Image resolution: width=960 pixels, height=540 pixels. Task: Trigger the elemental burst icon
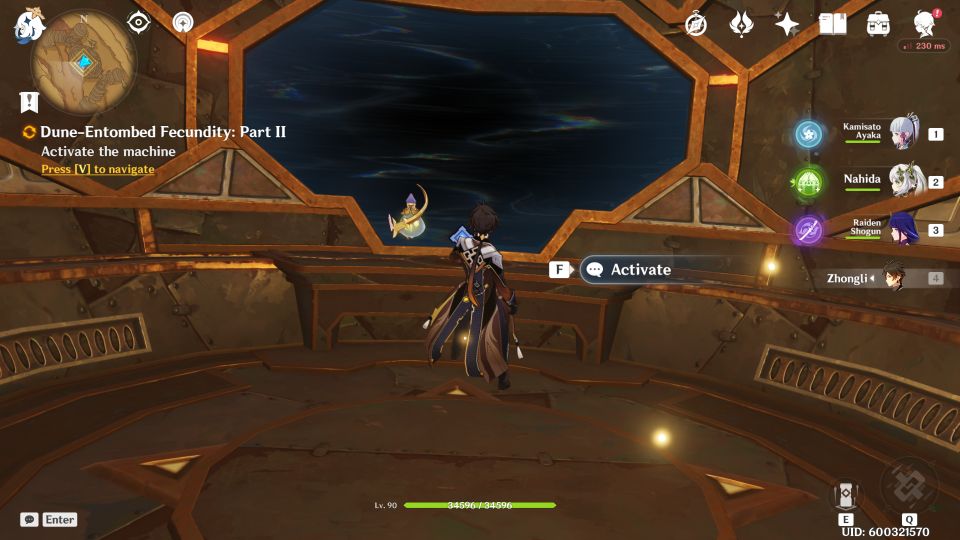908,485
